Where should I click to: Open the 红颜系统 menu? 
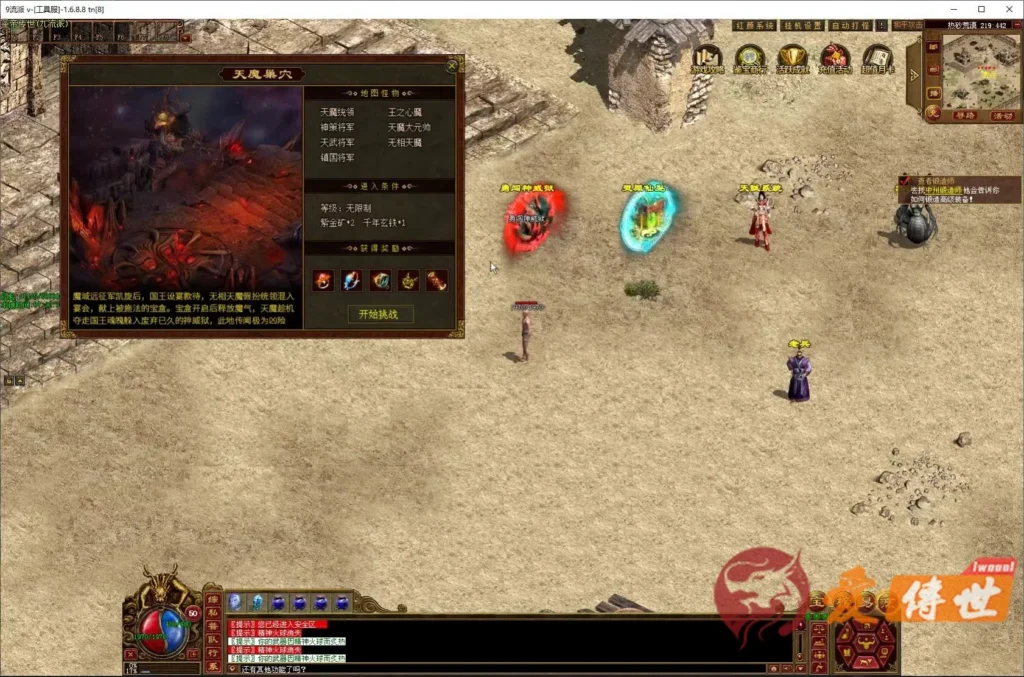tap(755, 25)
